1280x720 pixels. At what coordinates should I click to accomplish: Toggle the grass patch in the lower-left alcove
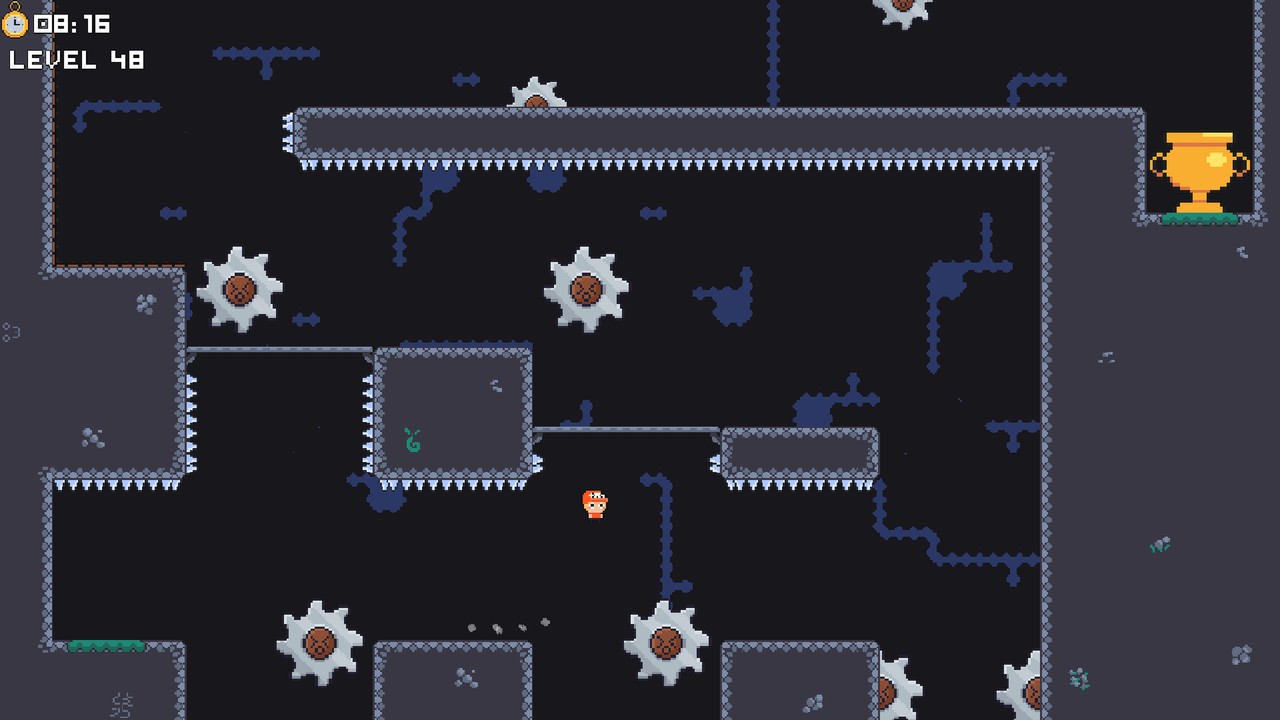105,645
